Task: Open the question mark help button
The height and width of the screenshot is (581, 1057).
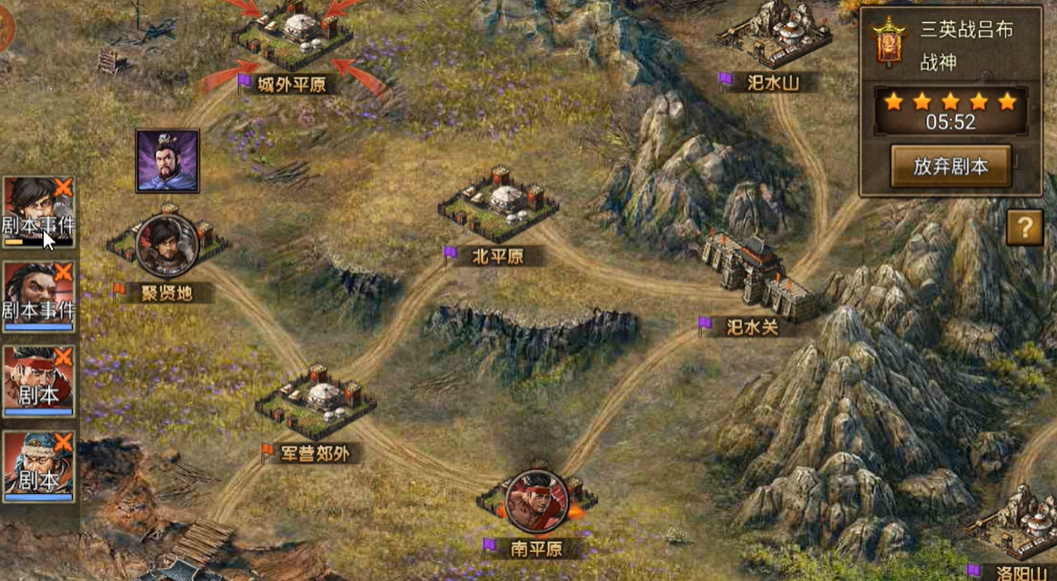Action: point(1024,228)
